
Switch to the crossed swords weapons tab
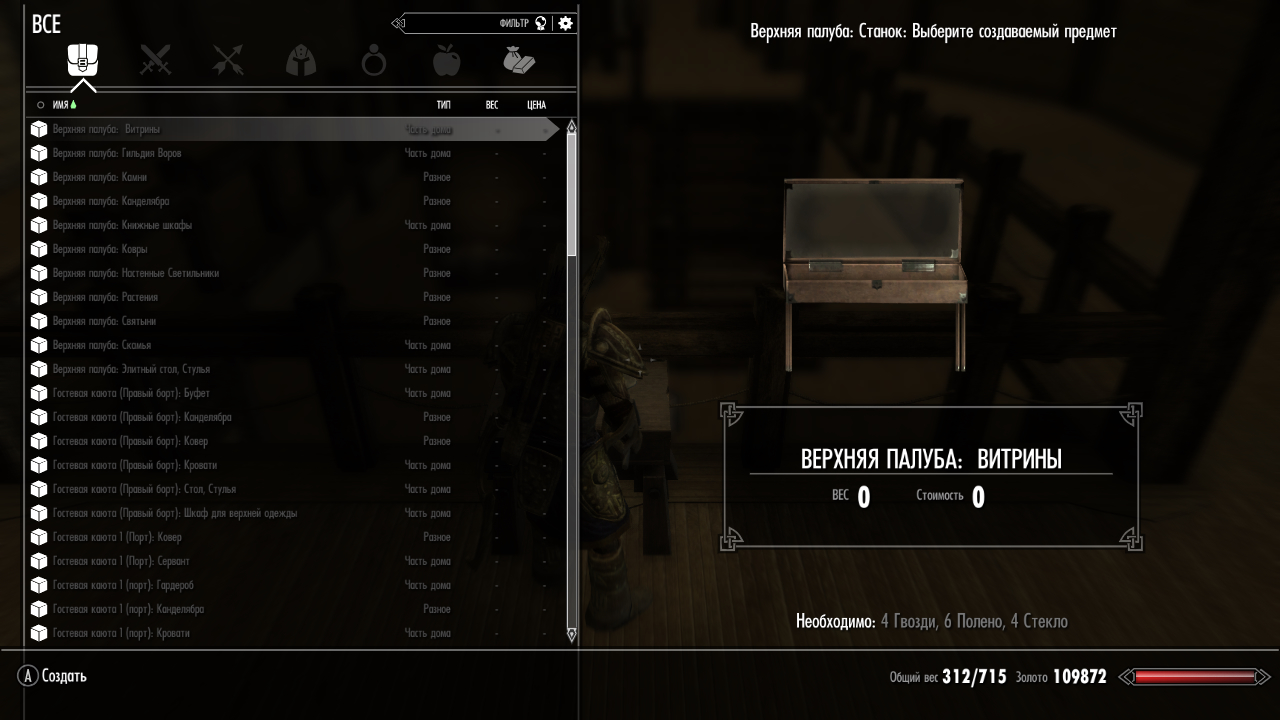click(155, 61)
